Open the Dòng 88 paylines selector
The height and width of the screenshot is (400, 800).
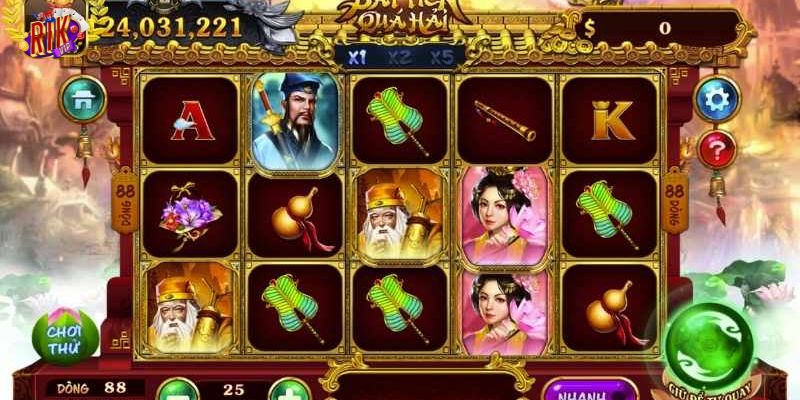pyautogui.click(x=97, y=387)
